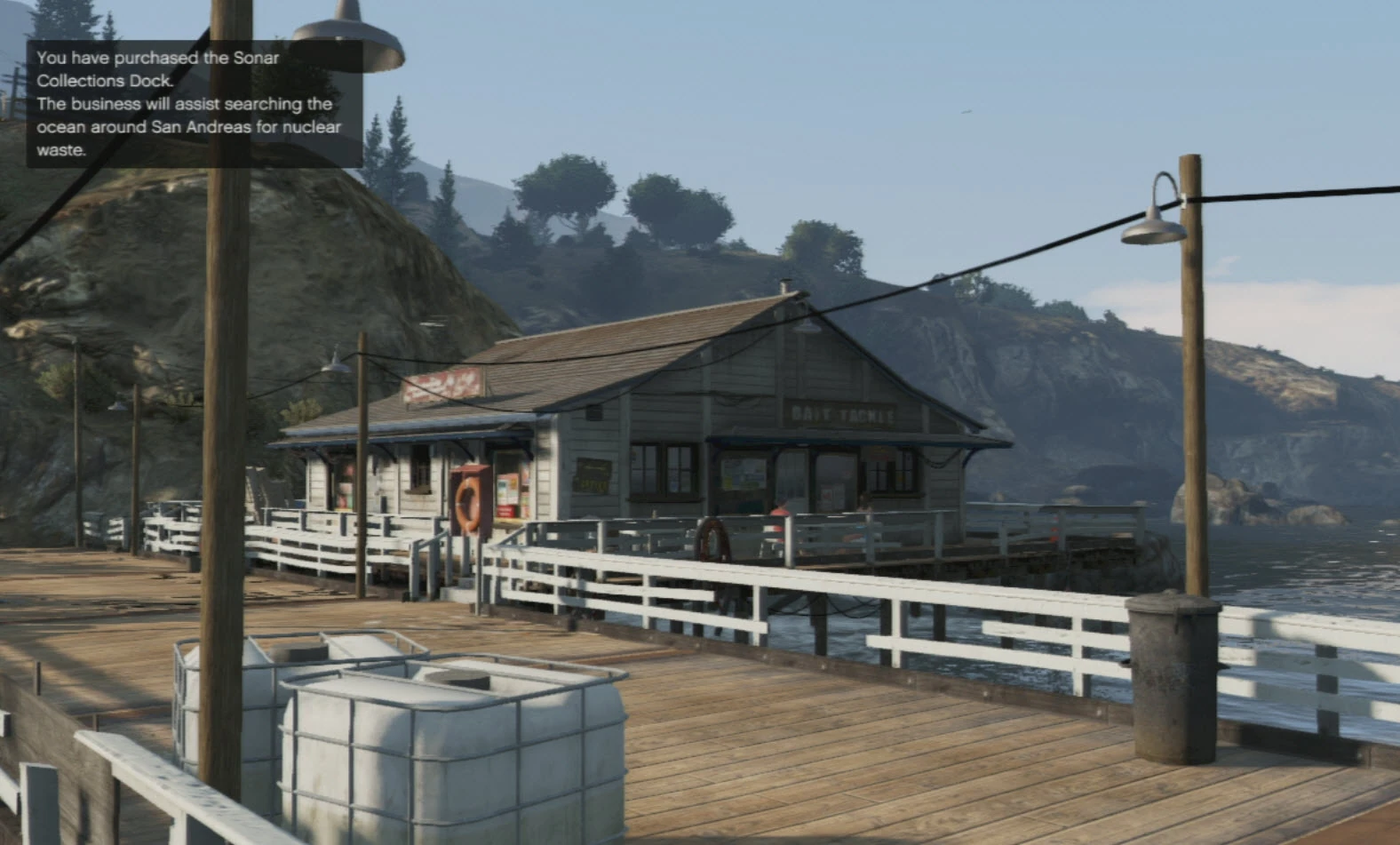Click the vending machine by the shop door
This screenshot has height=845, width=1400.
coord(513,490)
